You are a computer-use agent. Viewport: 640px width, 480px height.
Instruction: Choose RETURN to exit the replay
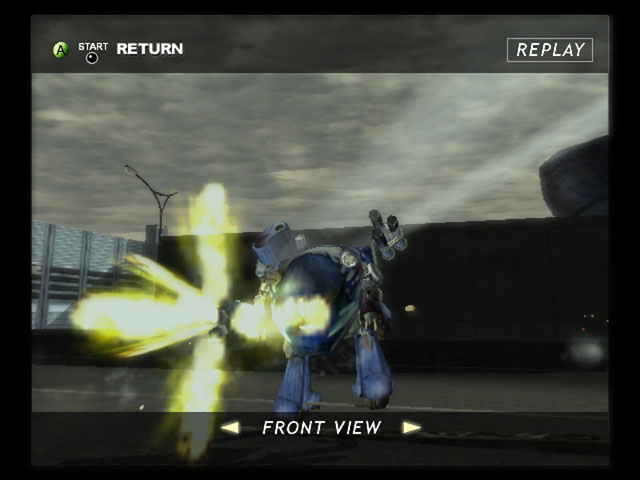click(x=149, y=48)
